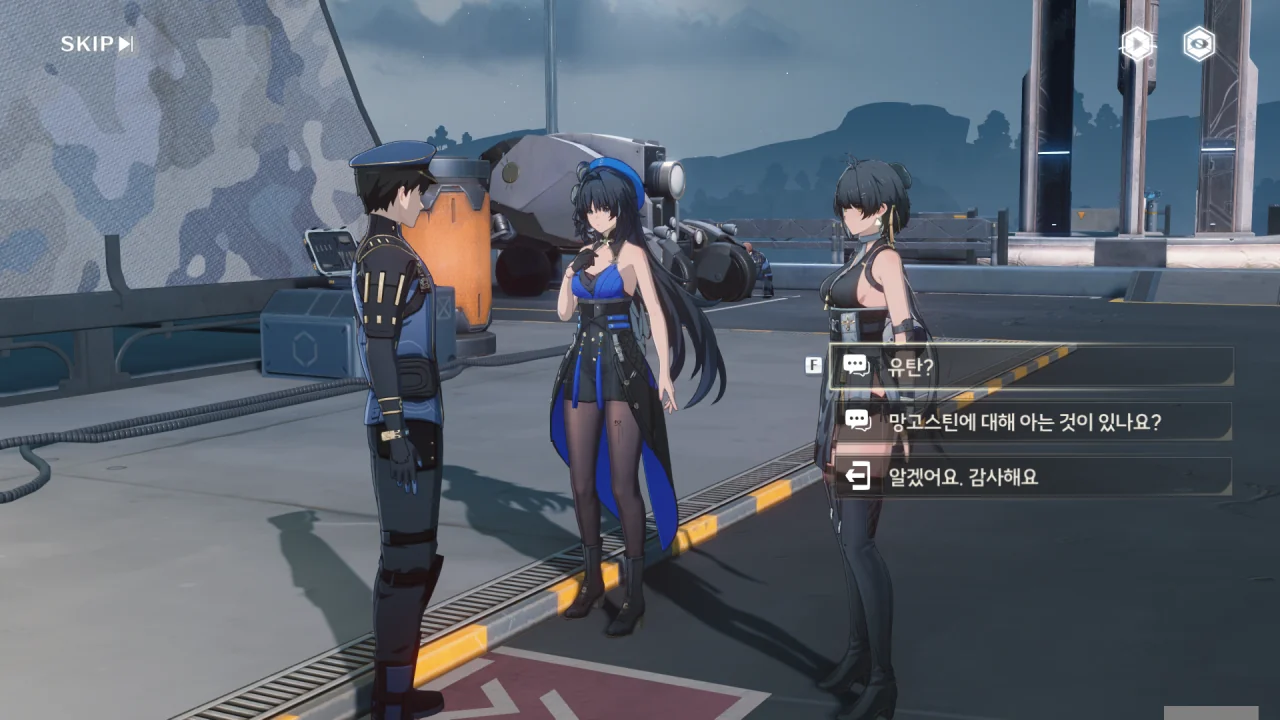Choose the "유탄?" dialogue option
The width and height of the screenshot is (1280, 720).
click(x=1030, y=367)
